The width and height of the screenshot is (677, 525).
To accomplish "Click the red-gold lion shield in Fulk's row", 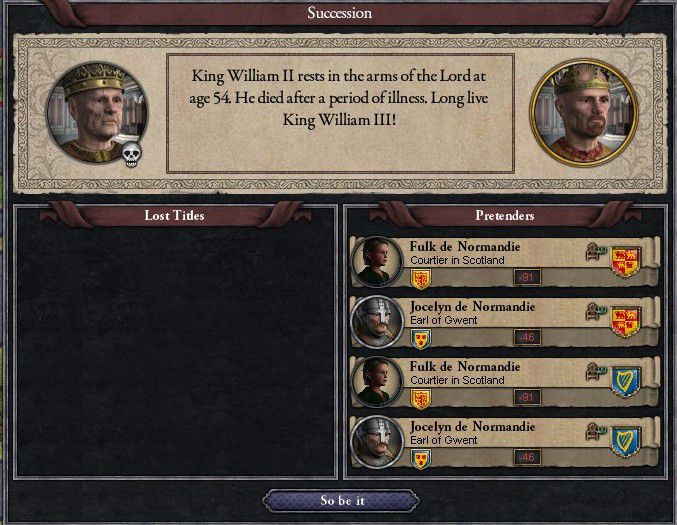I will (625, 262).
